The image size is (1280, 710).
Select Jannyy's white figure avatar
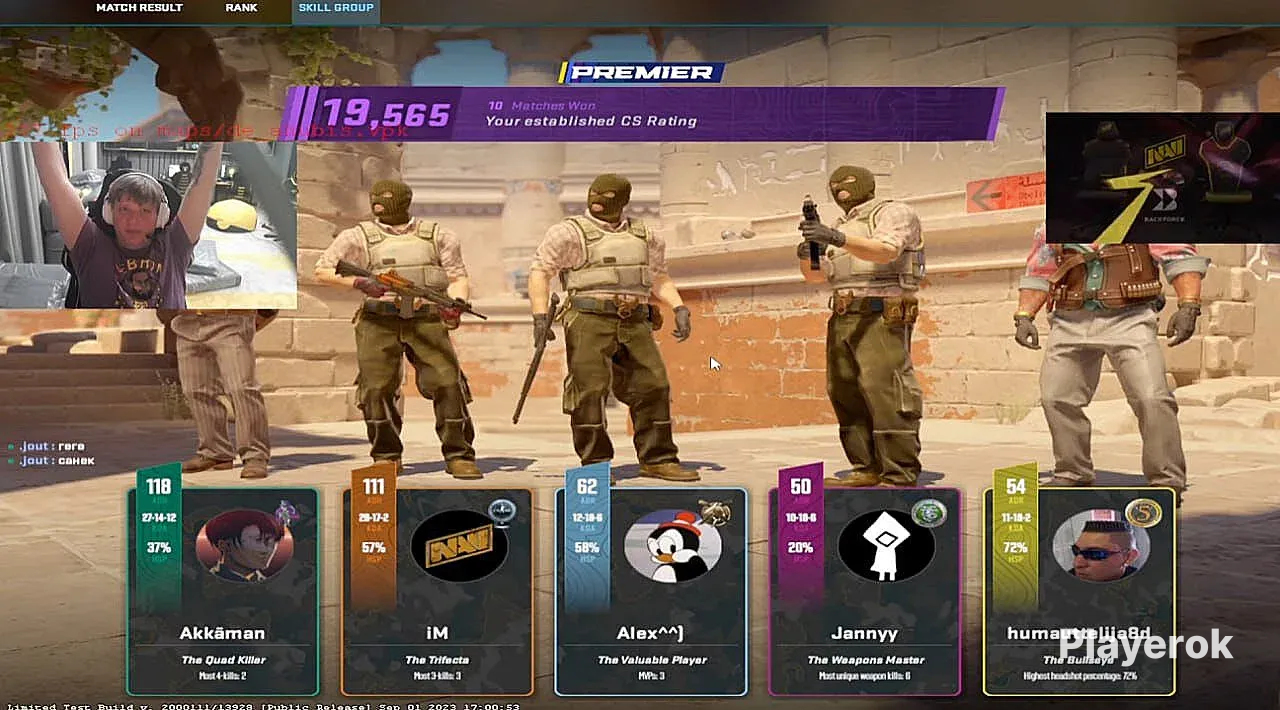(x=886, y=547)
